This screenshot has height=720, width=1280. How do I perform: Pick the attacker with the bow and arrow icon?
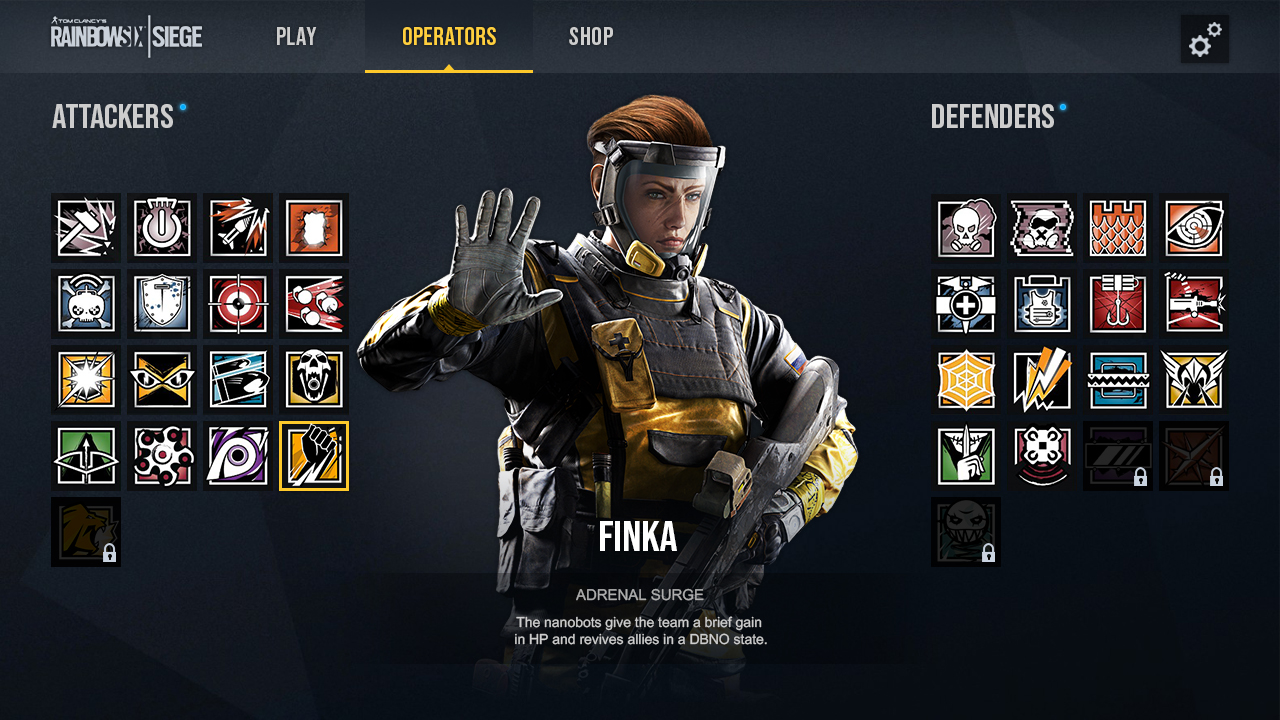pyautogui.click(x=86, y=456)
